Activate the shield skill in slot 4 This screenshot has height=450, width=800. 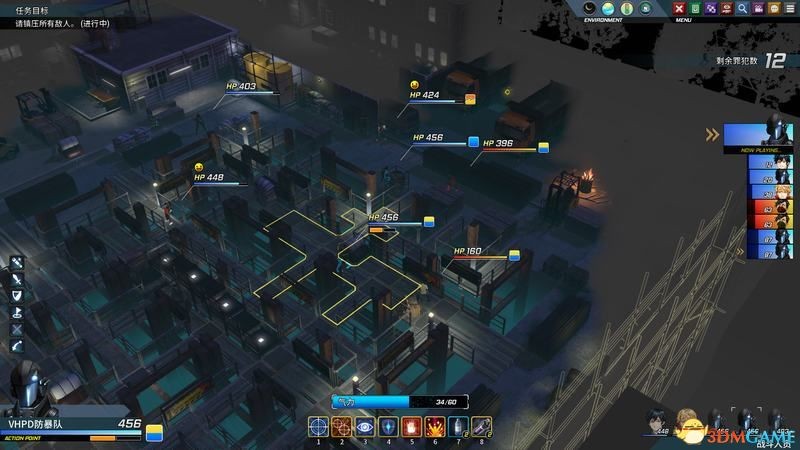[388, 427]
